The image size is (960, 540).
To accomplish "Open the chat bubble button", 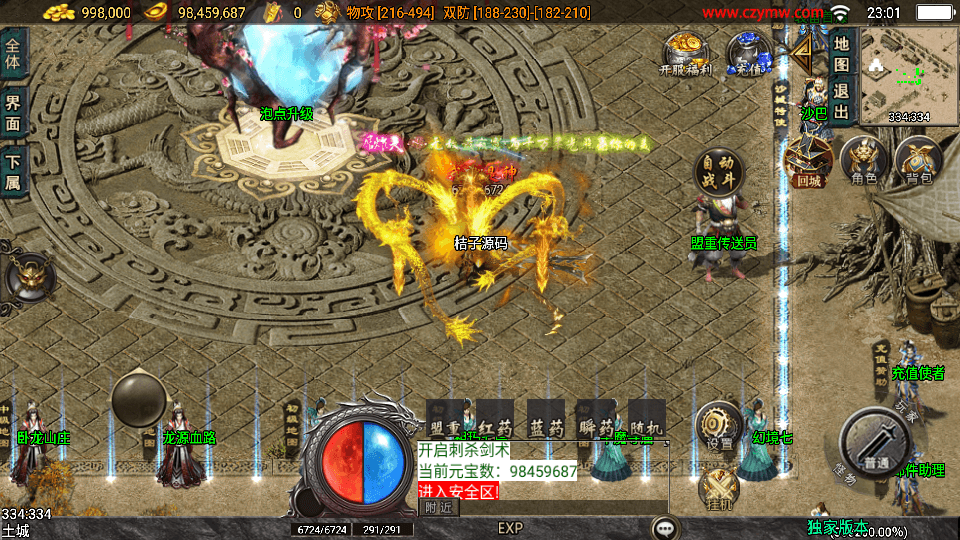I will pyautogui.click(x=664, y=528).
